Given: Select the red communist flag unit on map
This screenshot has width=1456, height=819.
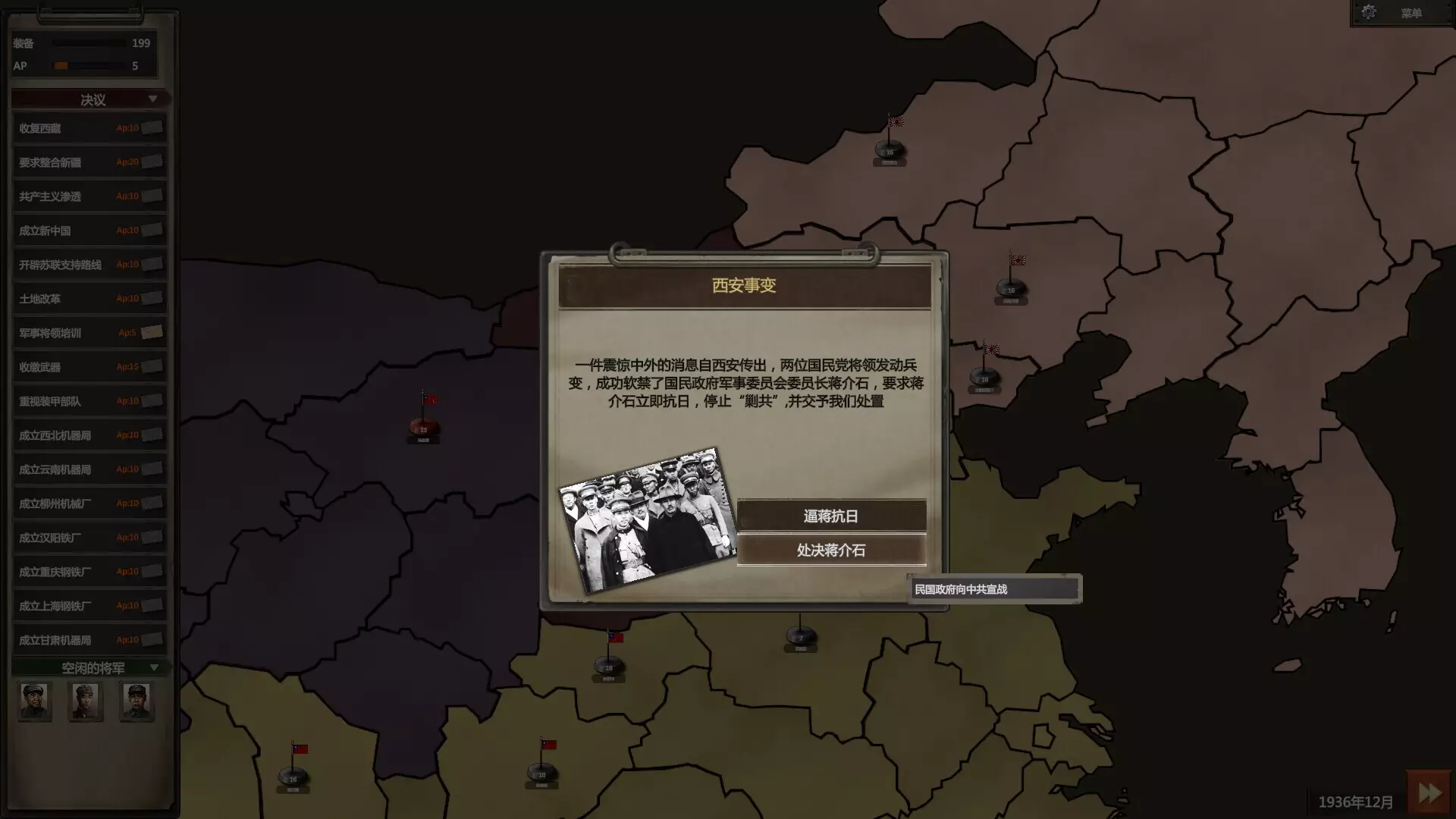Looking at the screenshot, I should (422, 423).
